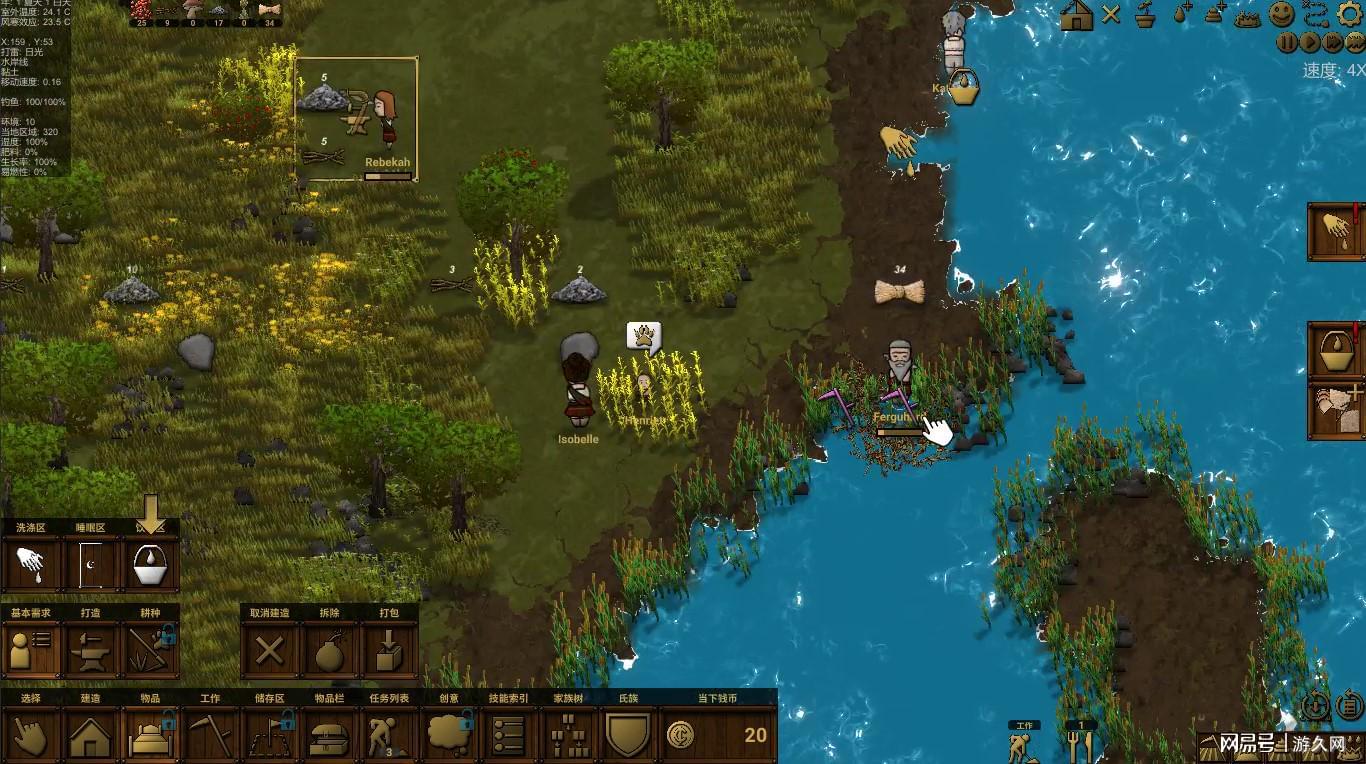Select the 打包 pack-up tool
1366x764 pixels.
389,650
